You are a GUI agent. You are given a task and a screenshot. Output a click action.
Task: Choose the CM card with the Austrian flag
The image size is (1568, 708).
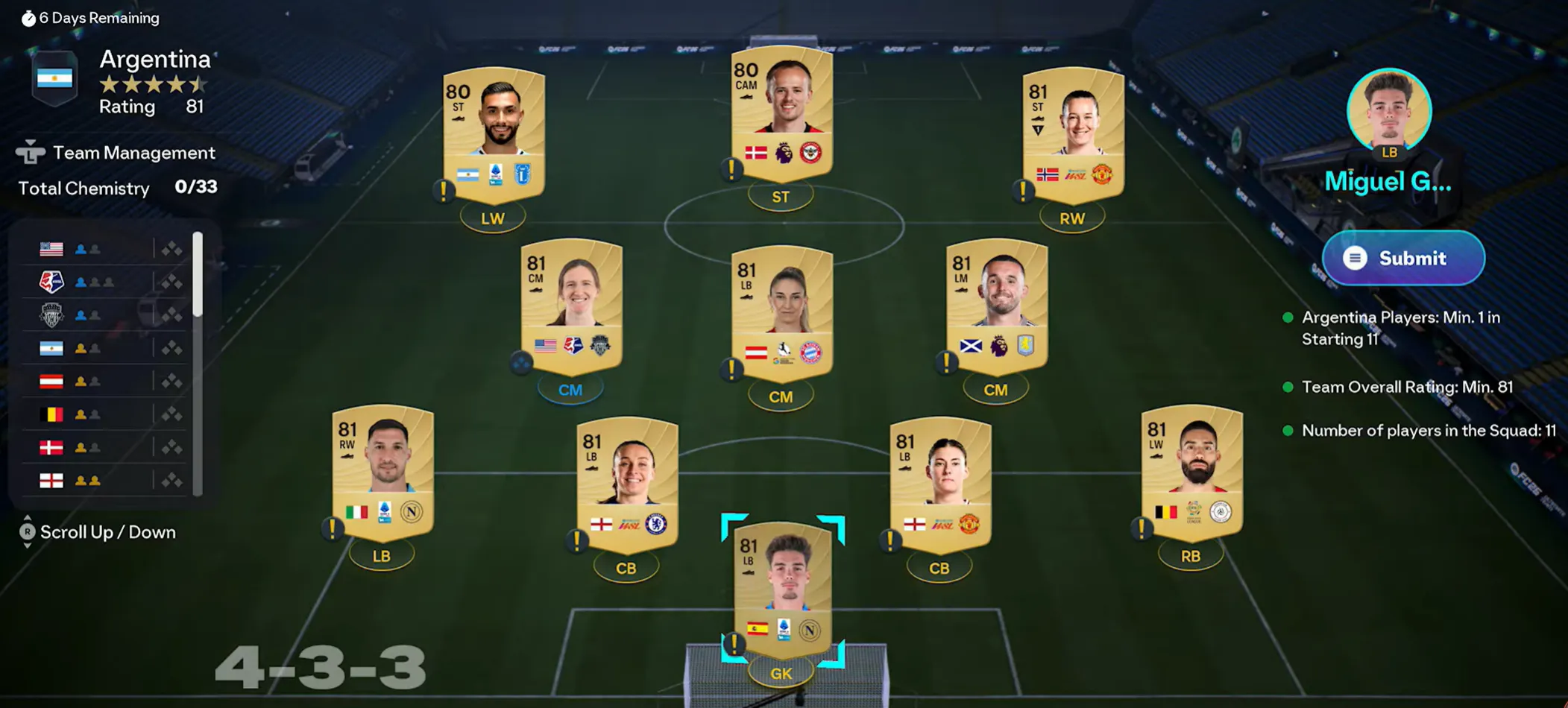point(781,312)
